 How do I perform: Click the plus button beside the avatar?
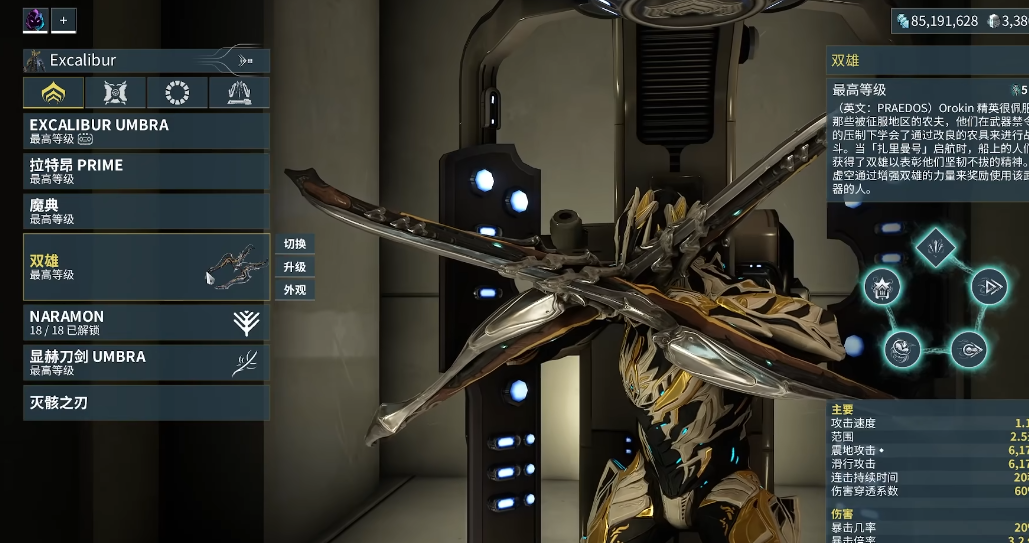click(x=63, y=19)
